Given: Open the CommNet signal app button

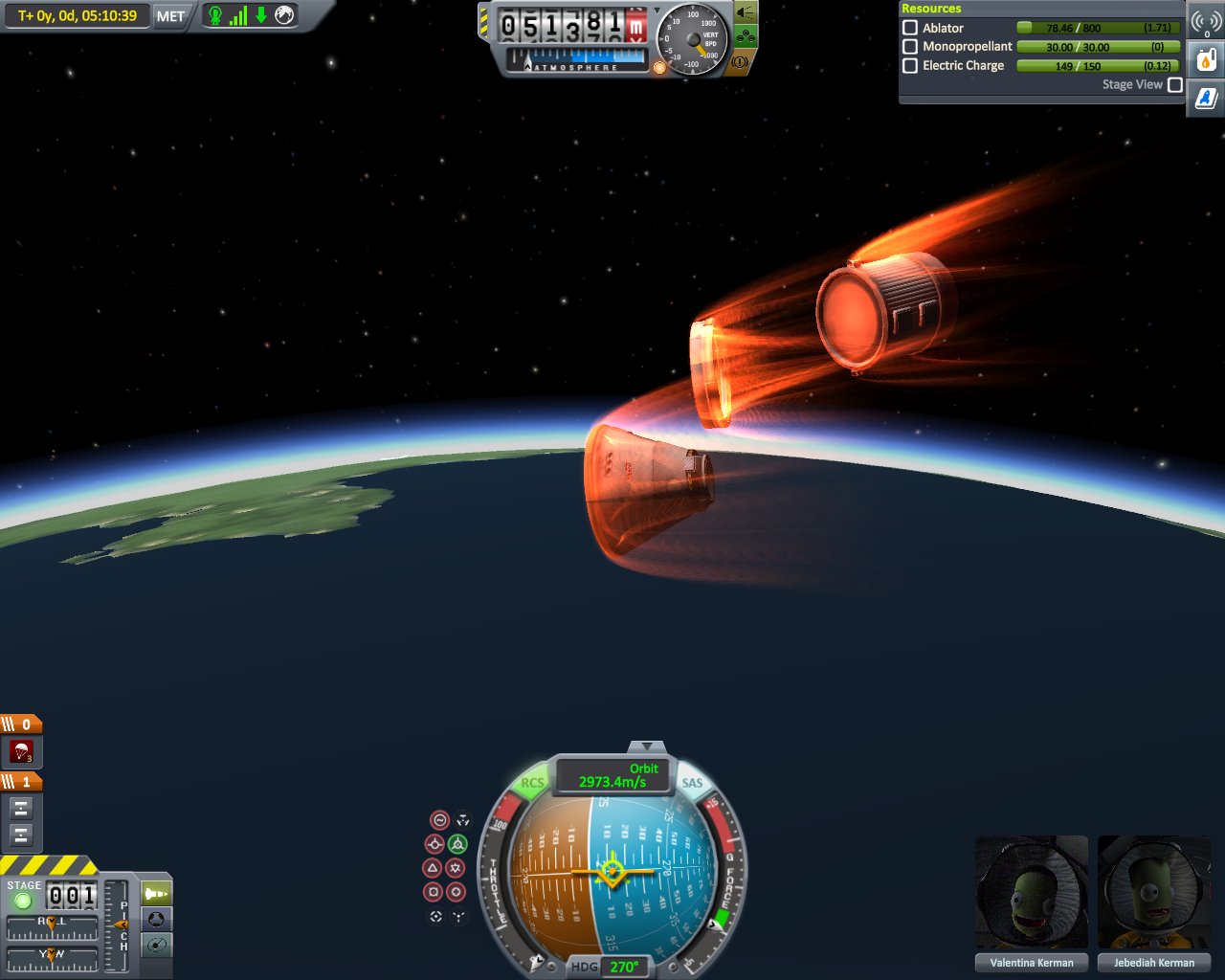Looking at the screenshot, I should 1206,21.
